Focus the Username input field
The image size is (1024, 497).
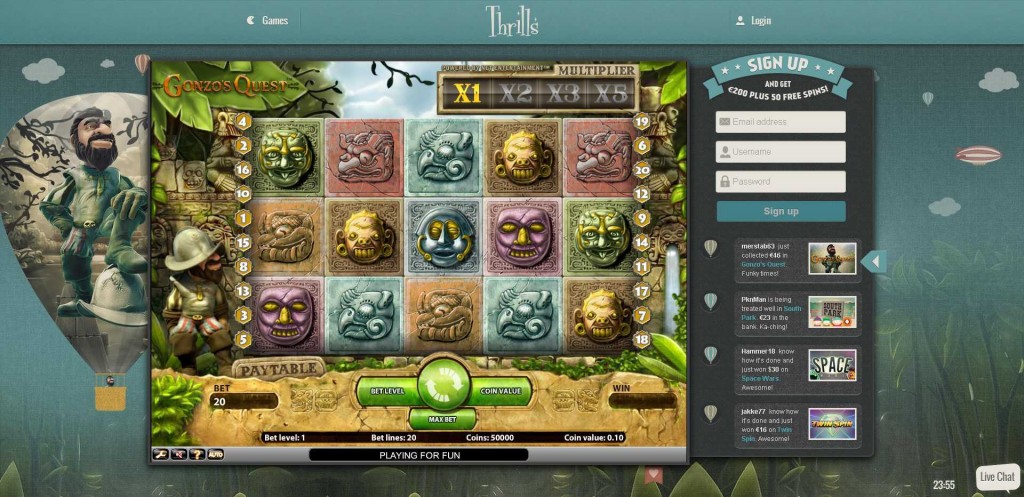click(x=781, y=152)
